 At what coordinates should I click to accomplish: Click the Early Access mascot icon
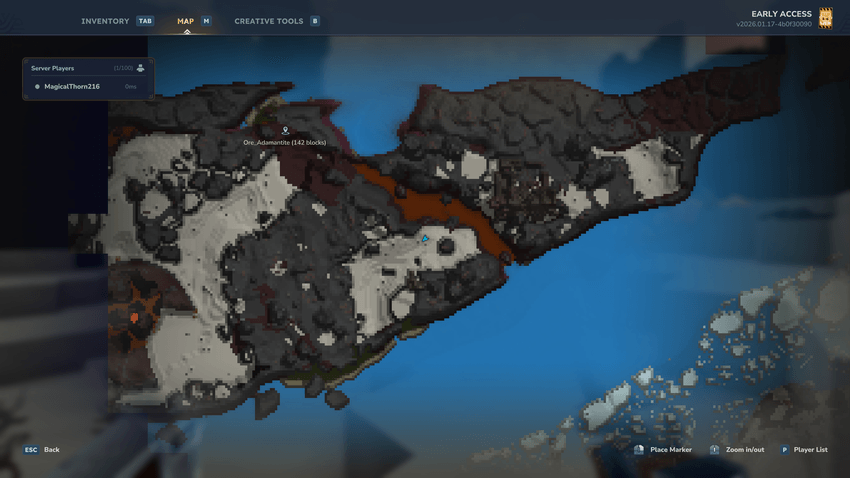tap(826, 18)
